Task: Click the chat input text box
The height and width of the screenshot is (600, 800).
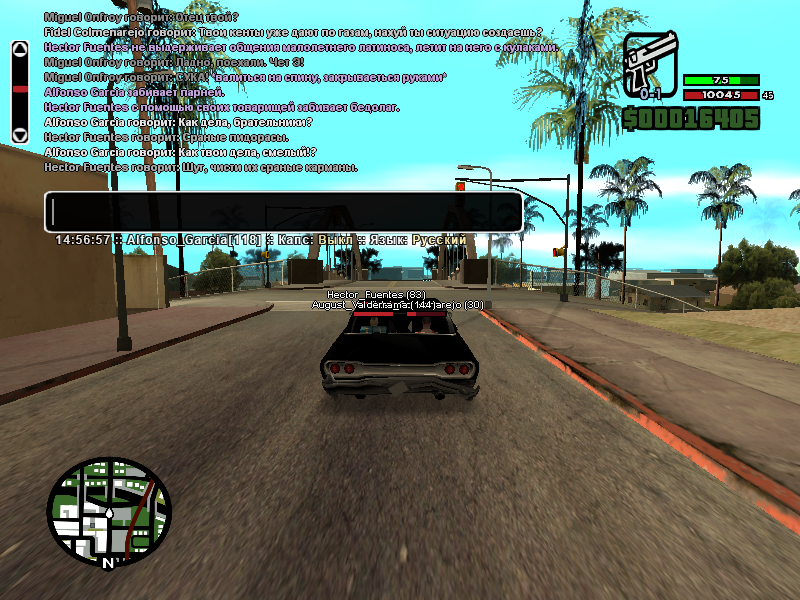Action: (283, 212)
